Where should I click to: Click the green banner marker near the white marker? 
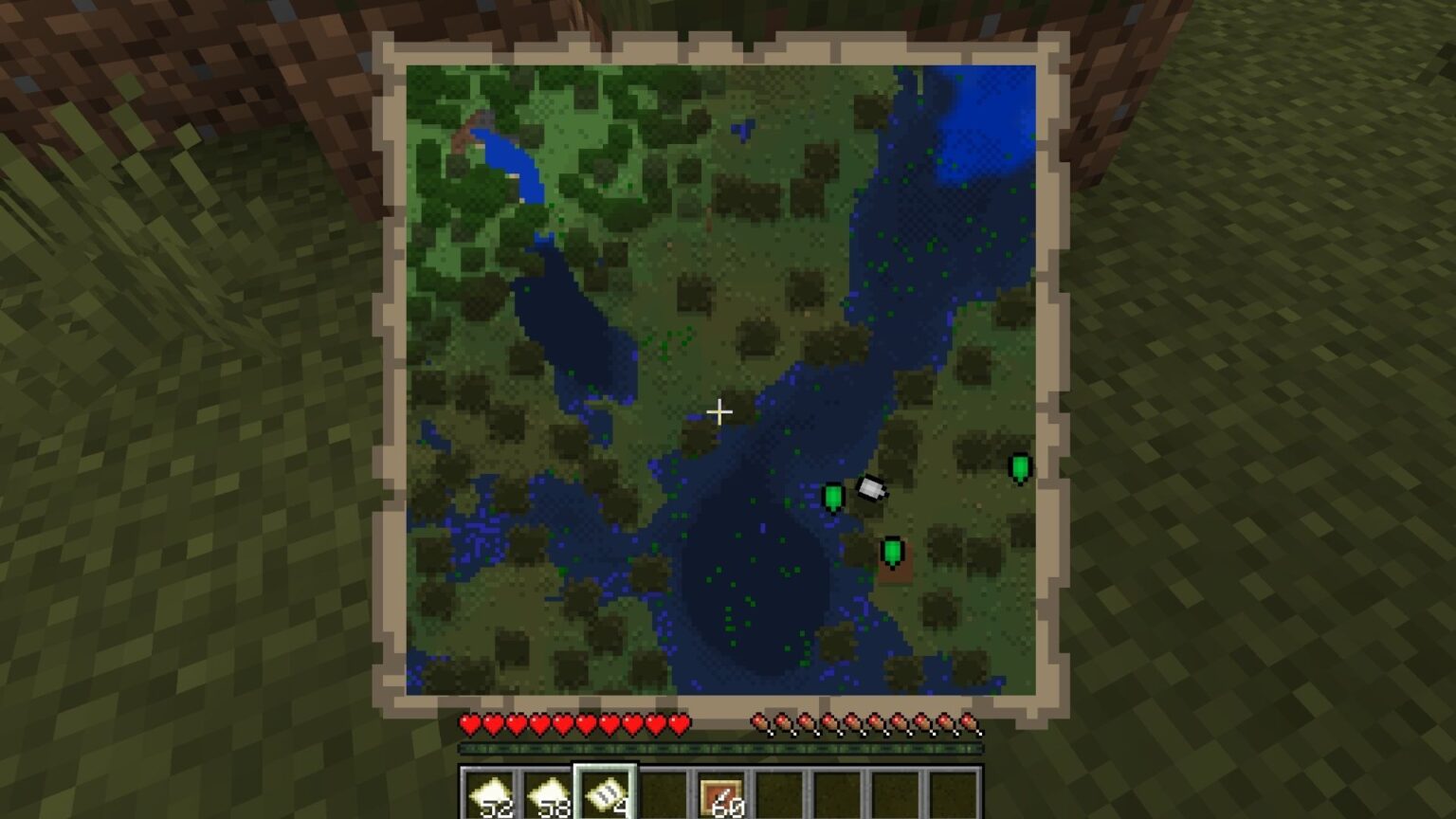(831, 495)
